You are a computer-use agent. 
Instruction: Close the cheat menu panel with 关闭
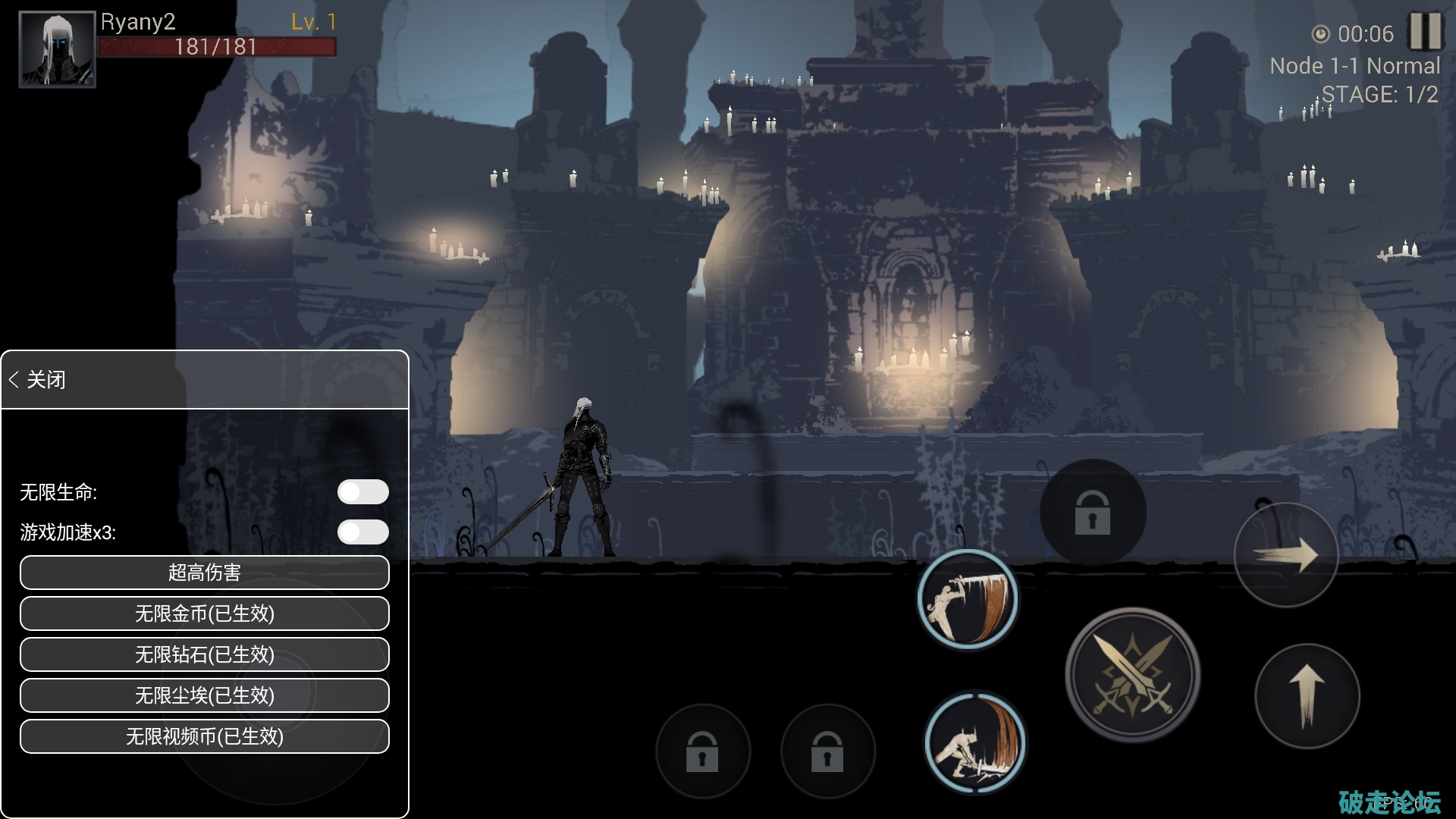(x=38, y=379)
